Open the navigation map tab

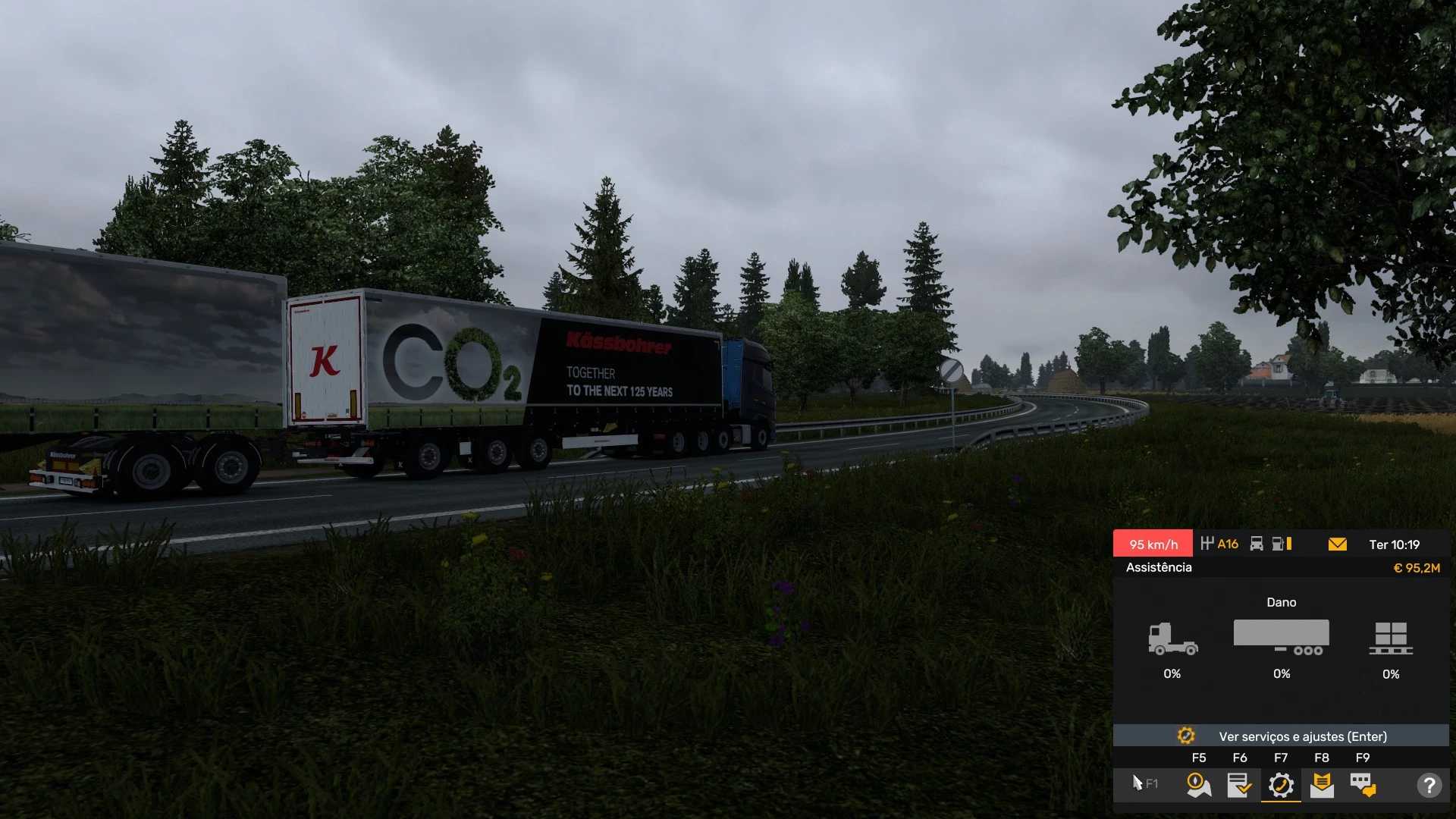1198,785
